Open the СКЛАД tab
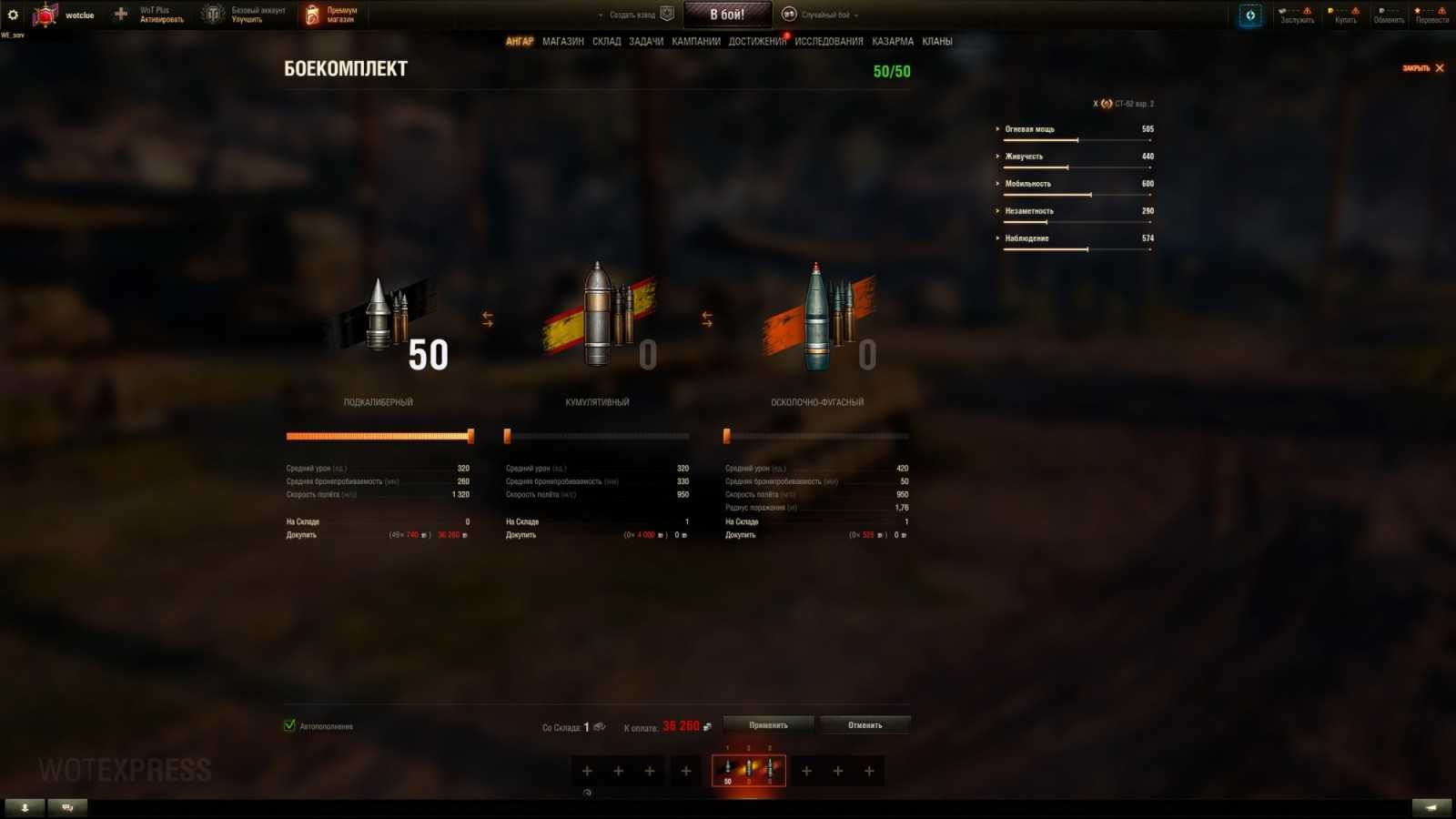Screen dimensions: 1456x819 coord(604,41)
